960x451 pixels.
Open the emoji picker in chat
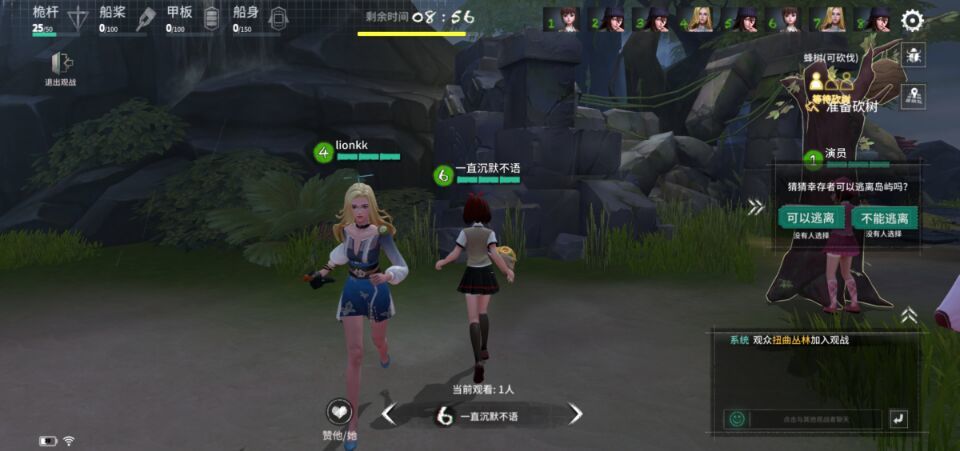pos(737,419)
